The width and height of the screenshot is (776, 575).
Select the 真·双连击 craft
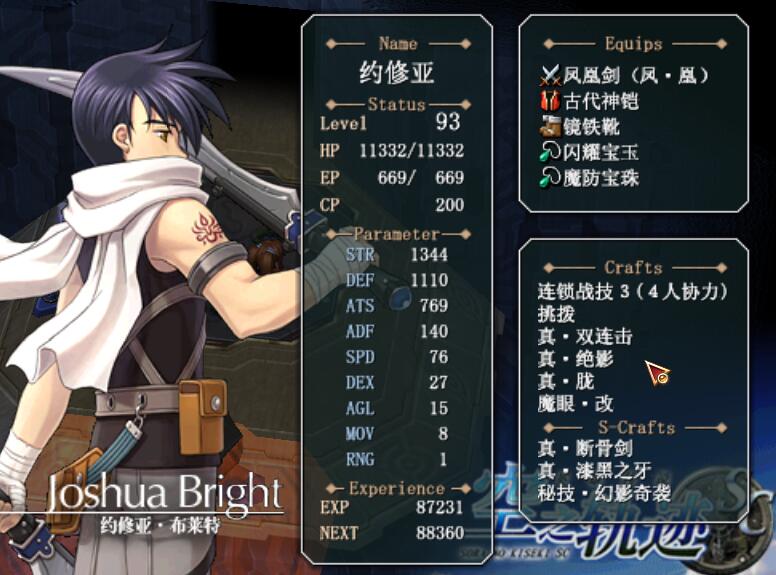585,337
